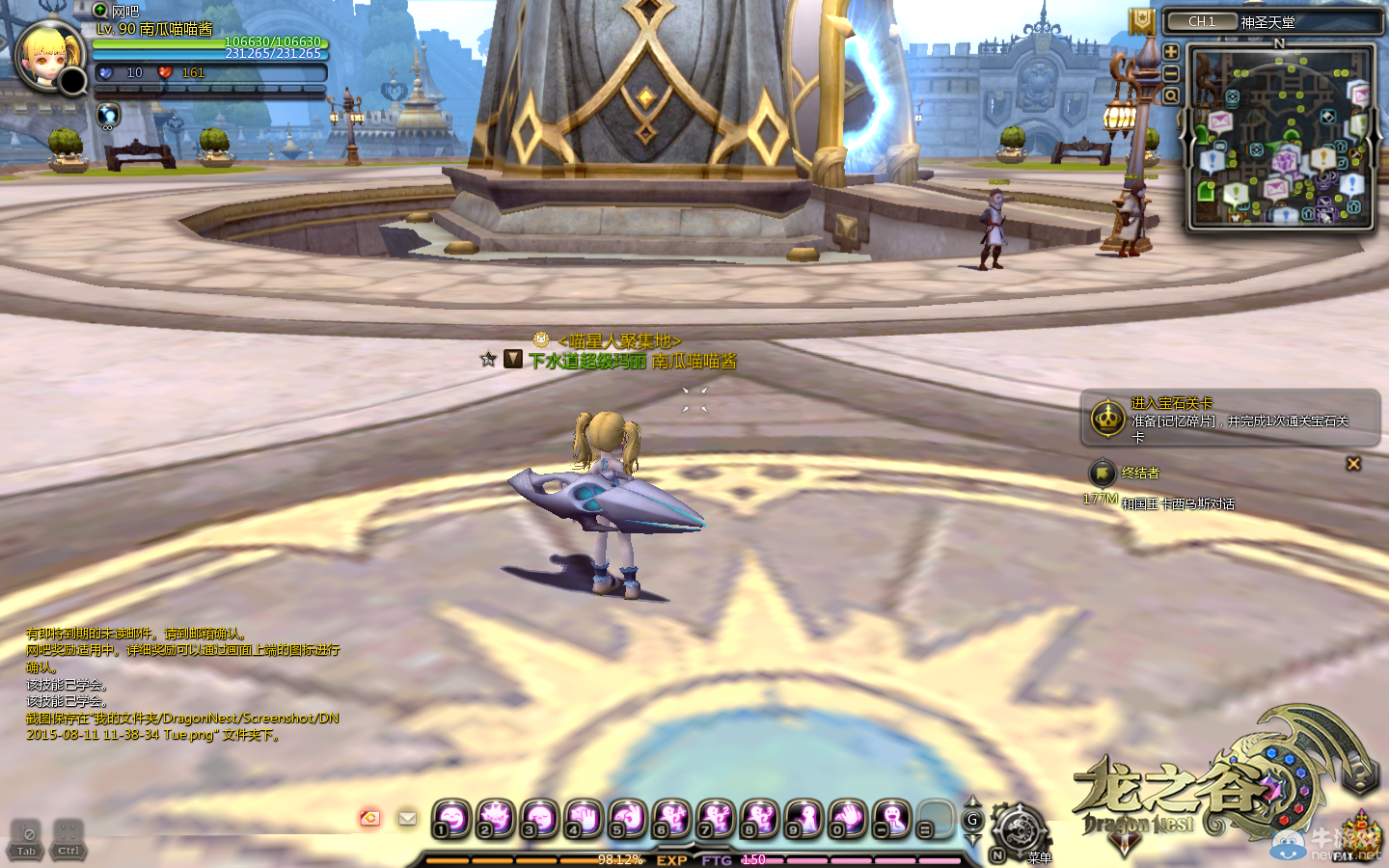Use the smiley face emote in slot 1
The height and width of the screenshot is (868, 1389).
[450, 819]
